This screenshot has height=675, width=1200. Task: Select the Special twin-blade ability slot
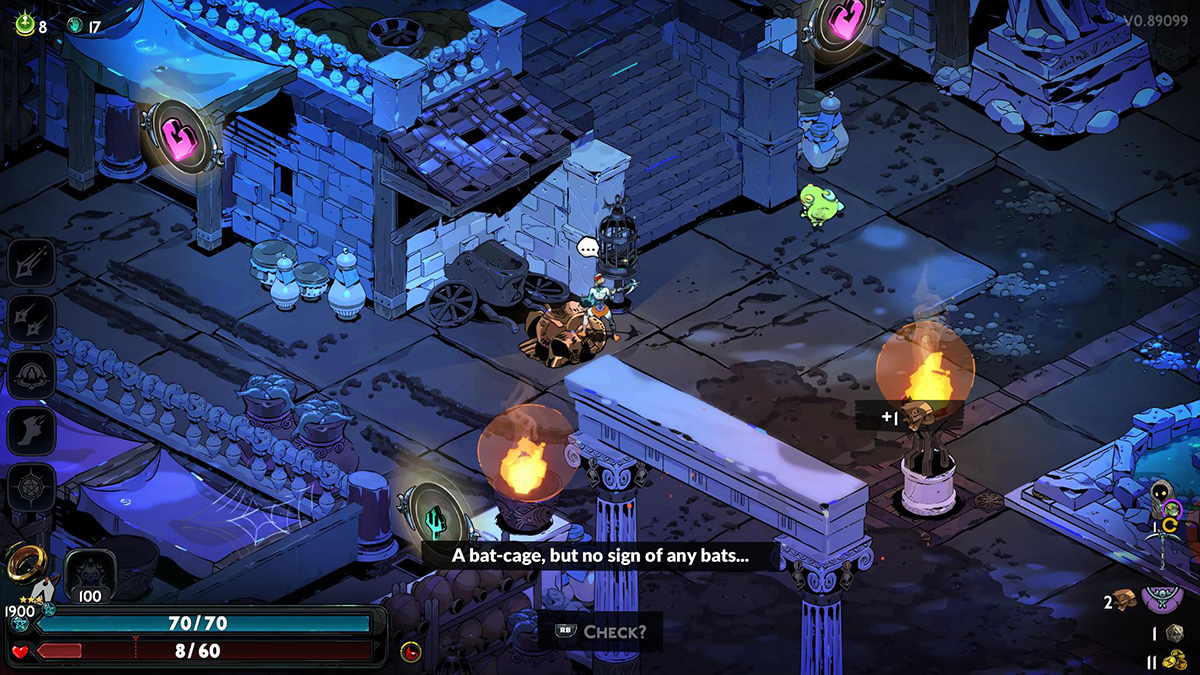(30, 319)
